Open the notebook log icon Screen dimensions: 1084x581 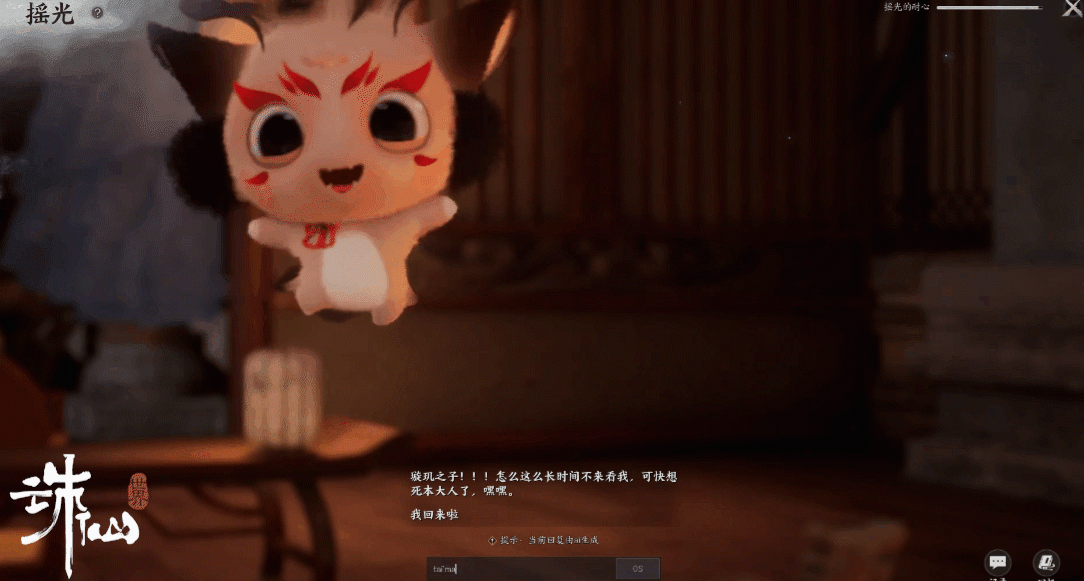[x=1046, y=562]
